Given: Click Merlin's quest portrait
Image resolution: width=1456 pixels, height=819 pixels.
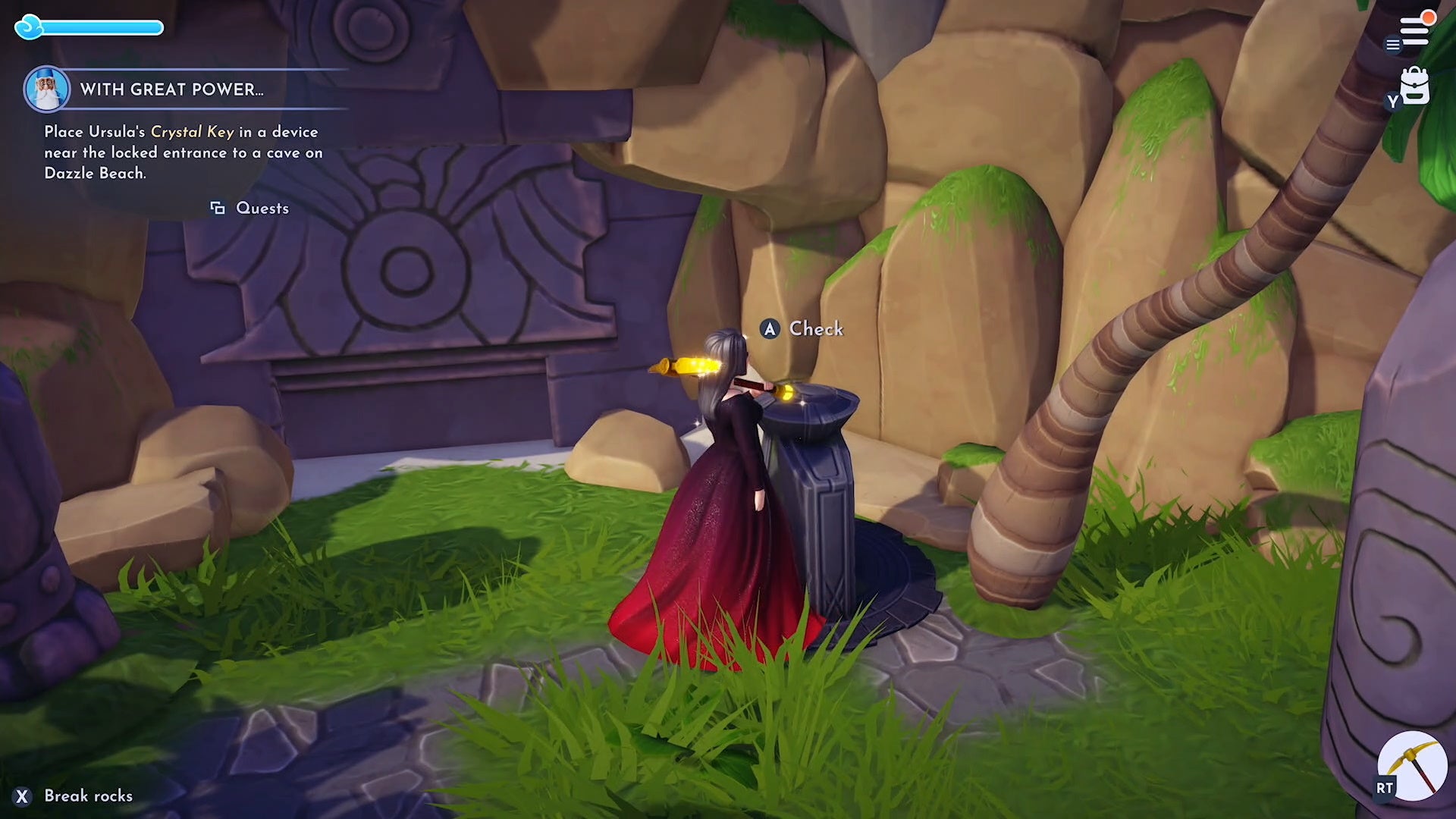Looking at the screenshot, I should pos(47,89).
